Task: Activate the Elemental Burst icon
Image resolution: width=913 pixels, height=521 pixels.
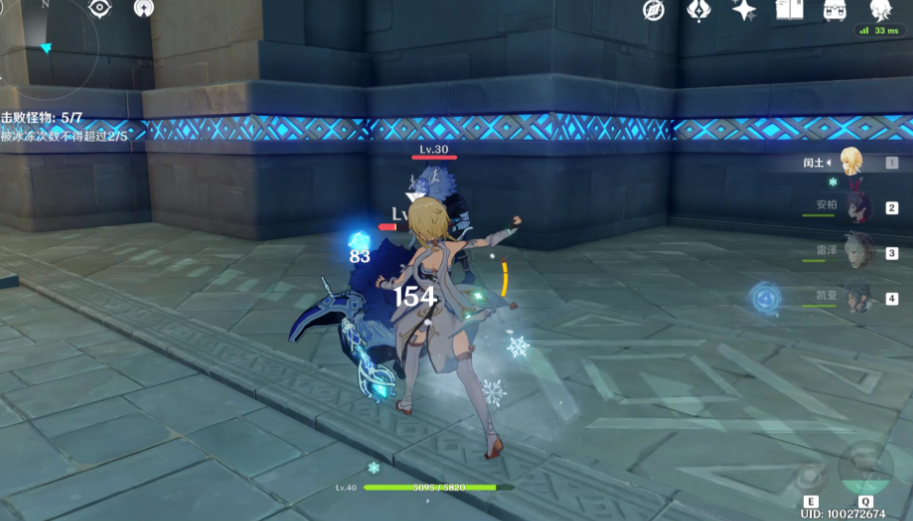Action: [x=866, y=465]
